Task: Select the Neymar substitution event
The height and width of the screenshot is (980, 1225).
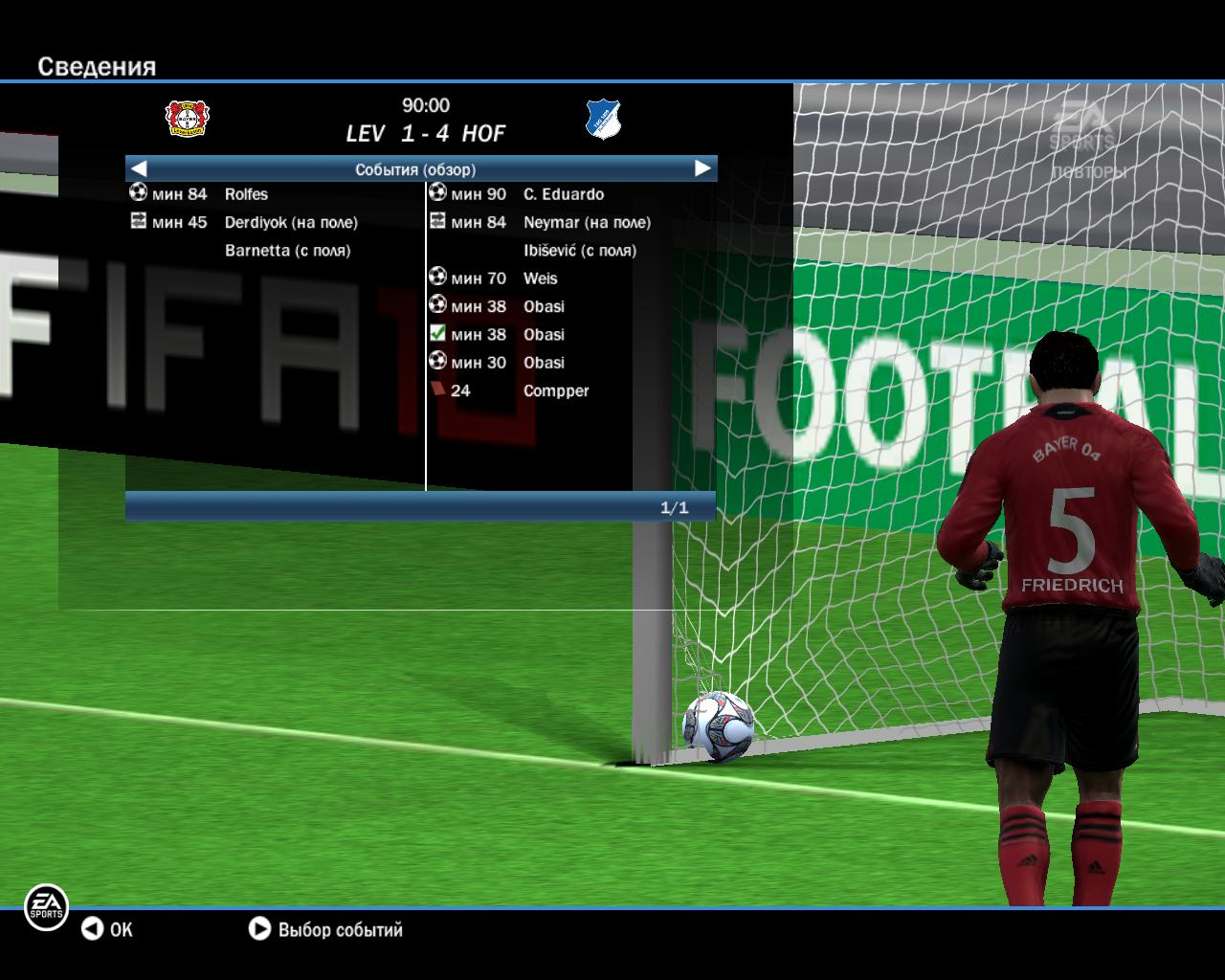Action: pyautogui.click(x=586, y=222)
